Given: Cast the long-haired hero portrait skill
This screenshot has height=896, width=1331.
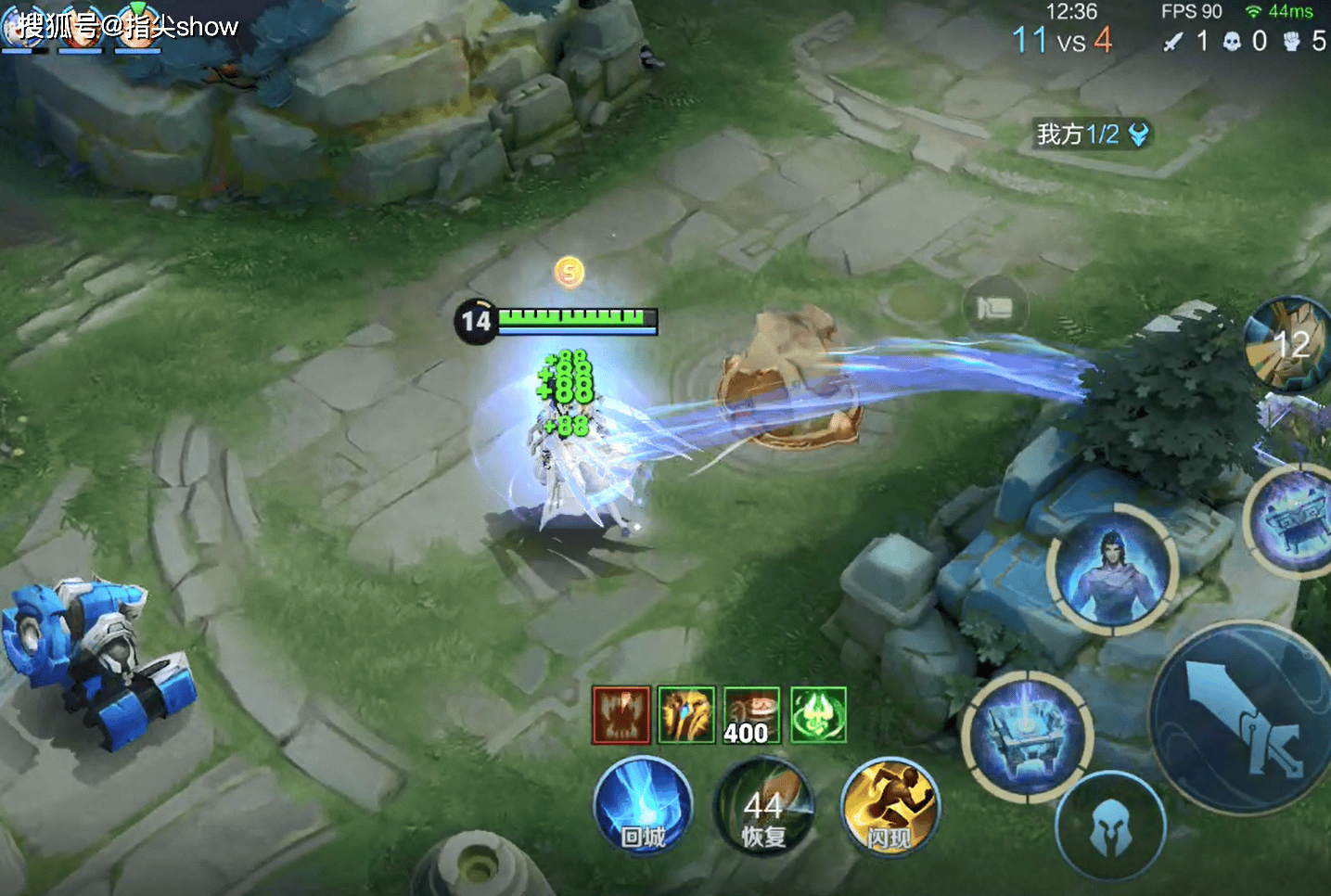Looking at the screenshot, I should point(1112,568).
